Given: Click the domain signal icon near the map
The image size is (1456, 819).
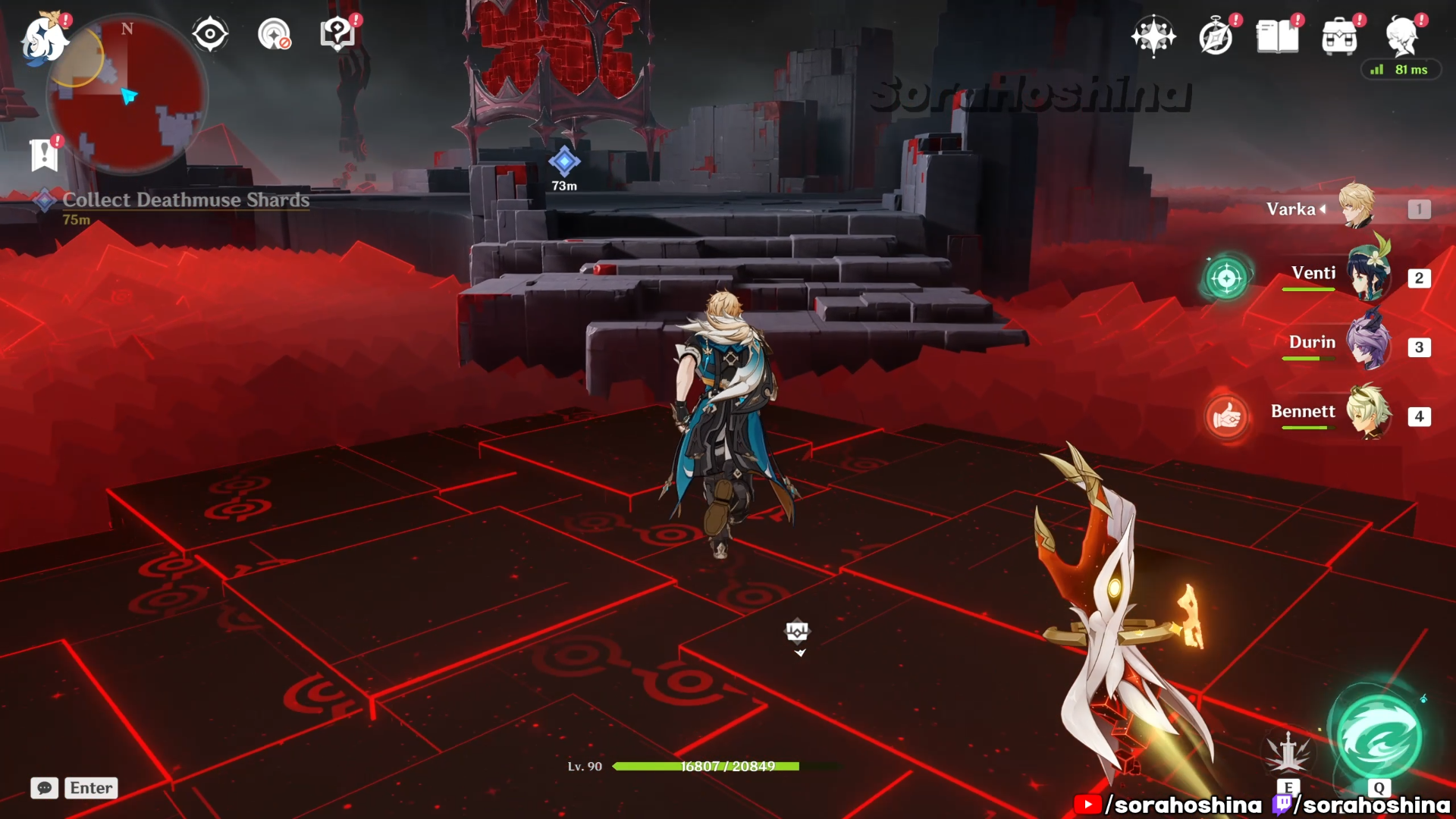Looking at the screenshot, I should 274,34.
